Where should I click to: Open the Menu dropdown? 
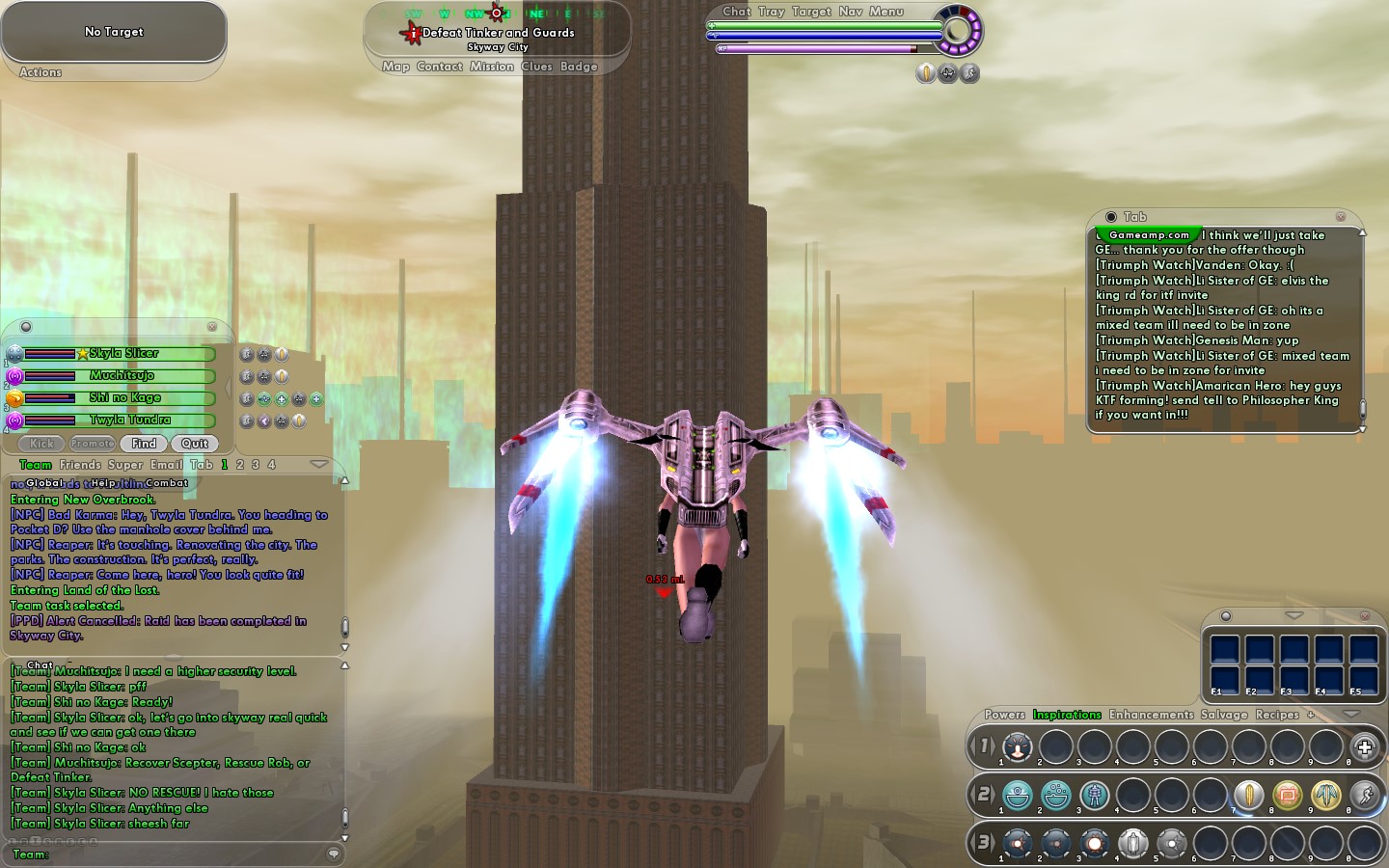coord(886,12)
